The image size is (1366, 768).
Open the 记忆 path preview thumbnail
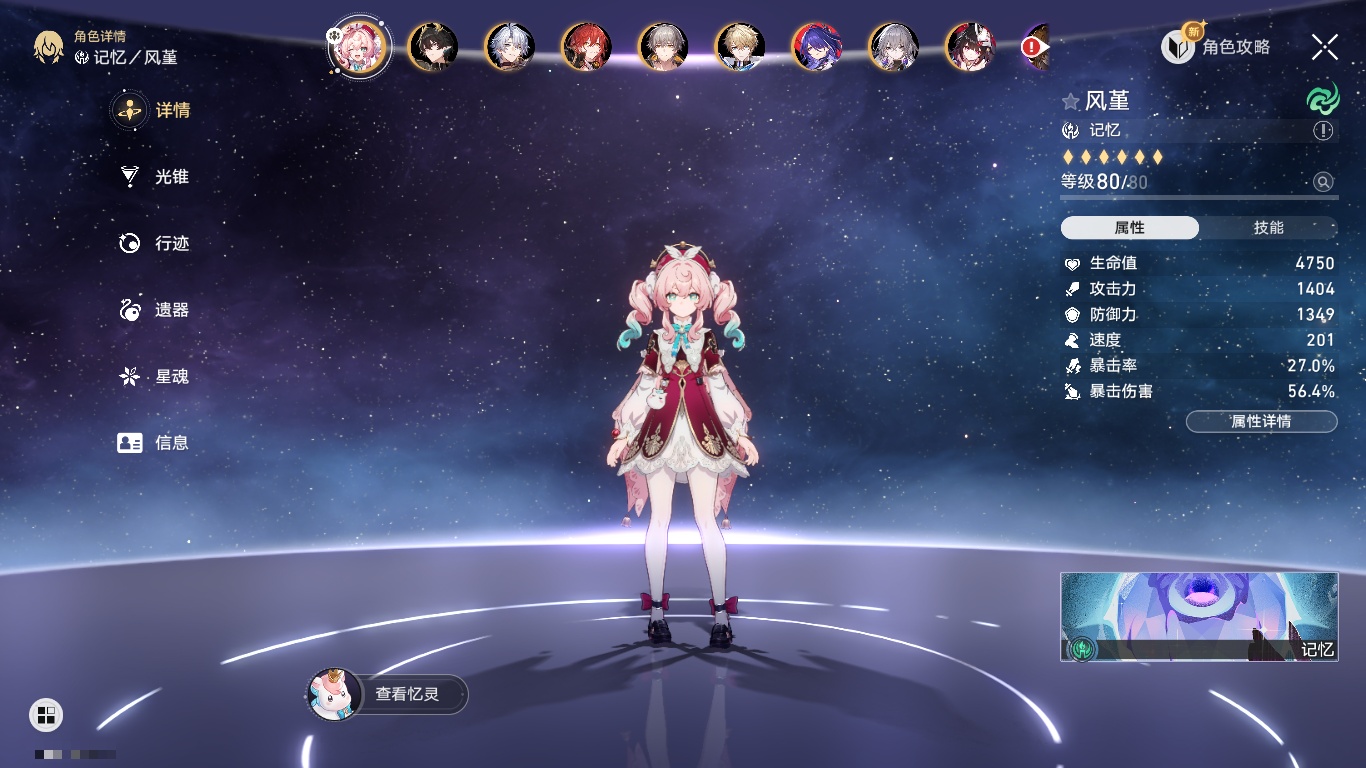[x=1199, y=617]
